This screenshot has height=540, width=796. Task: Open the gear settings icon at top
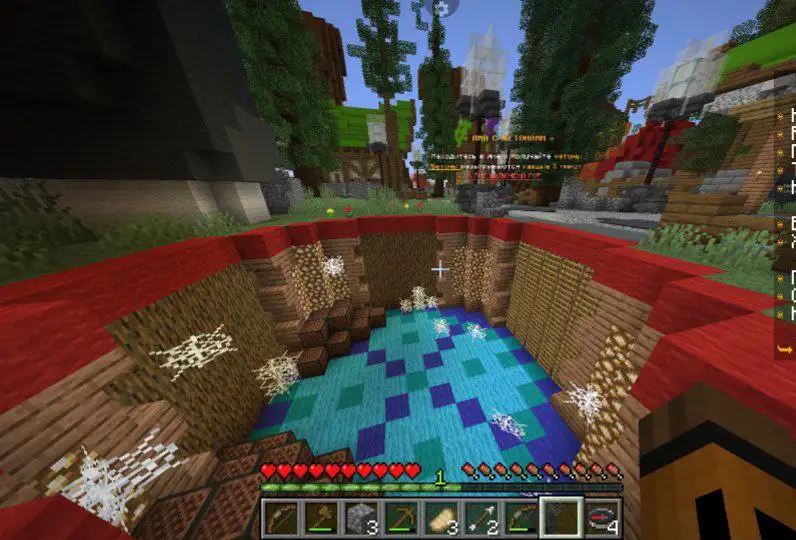click(x=440, y=8)
